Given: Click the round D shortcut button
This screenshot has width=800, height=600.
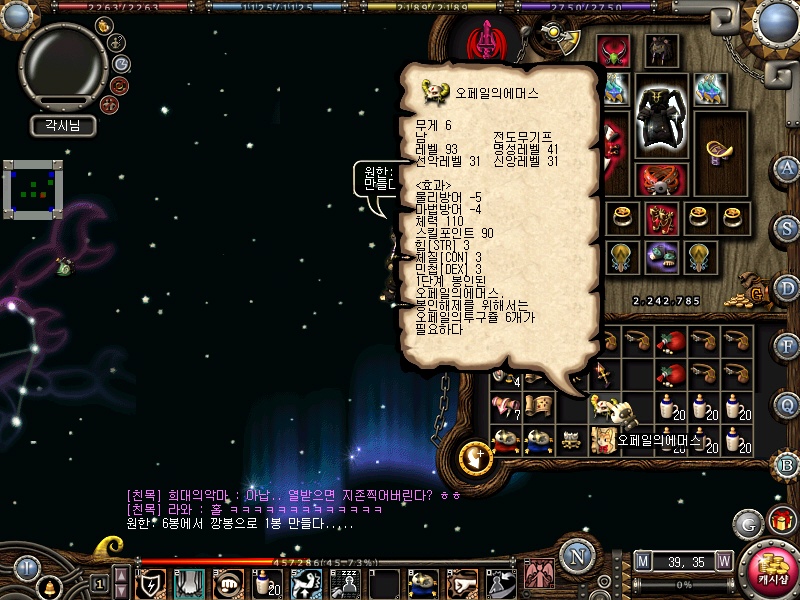Looking at the screenshot, I should point(786,286).
